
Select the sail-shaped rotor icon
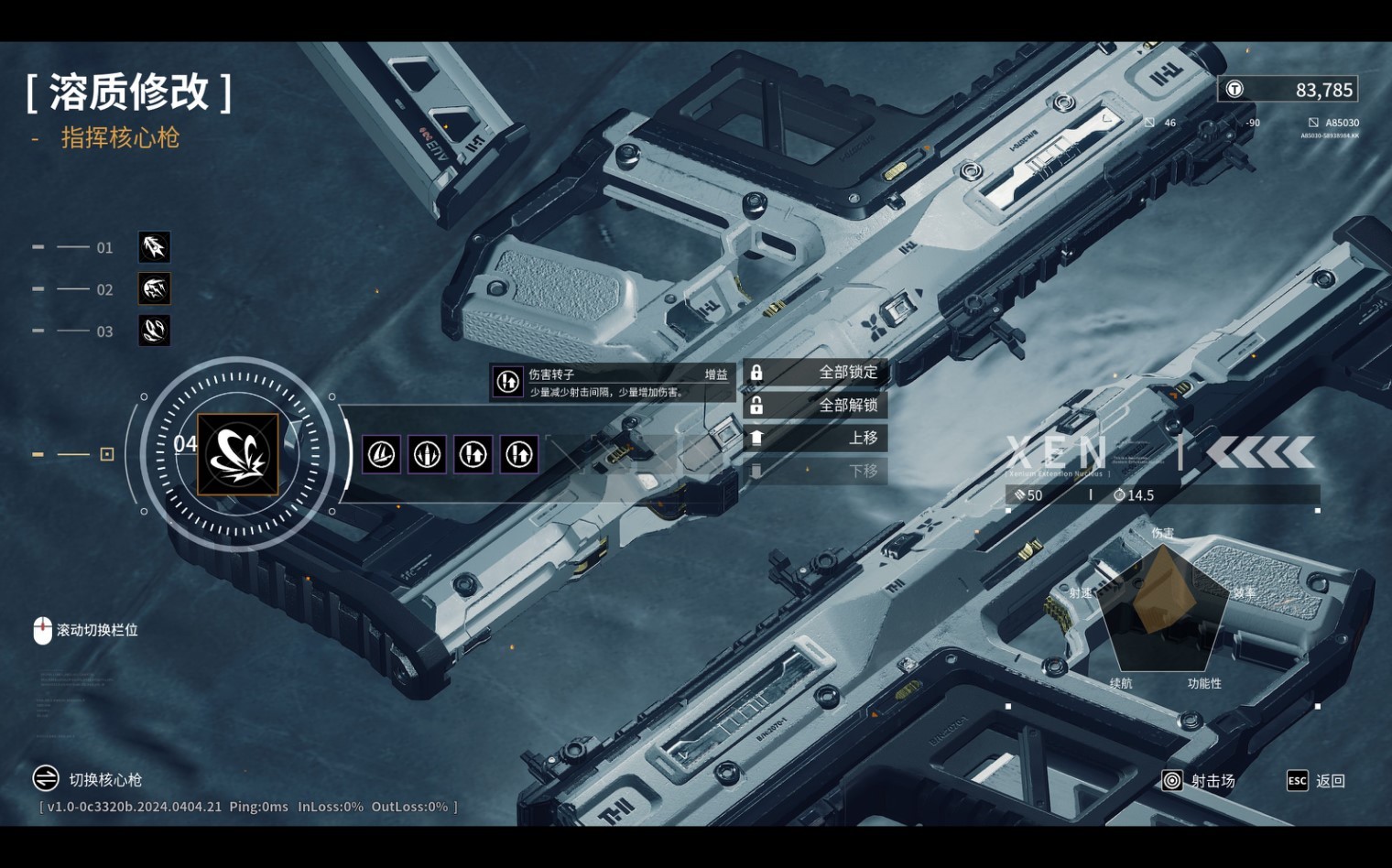coord(381,454)
